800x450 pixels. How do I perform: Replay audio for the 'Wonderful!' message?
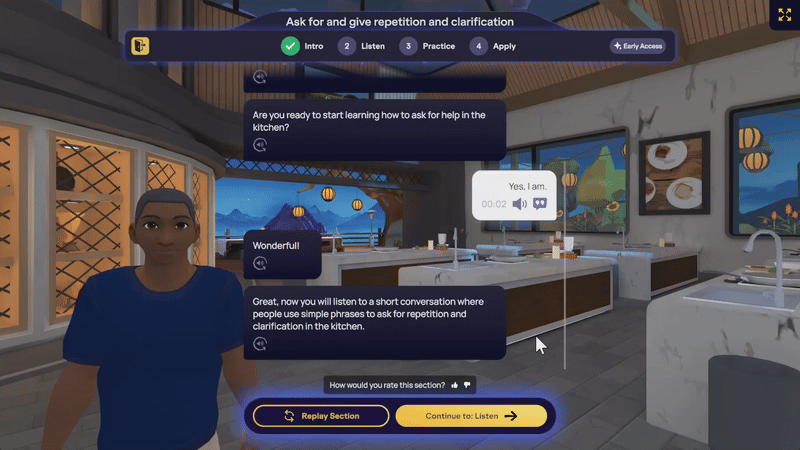(260, 264)
